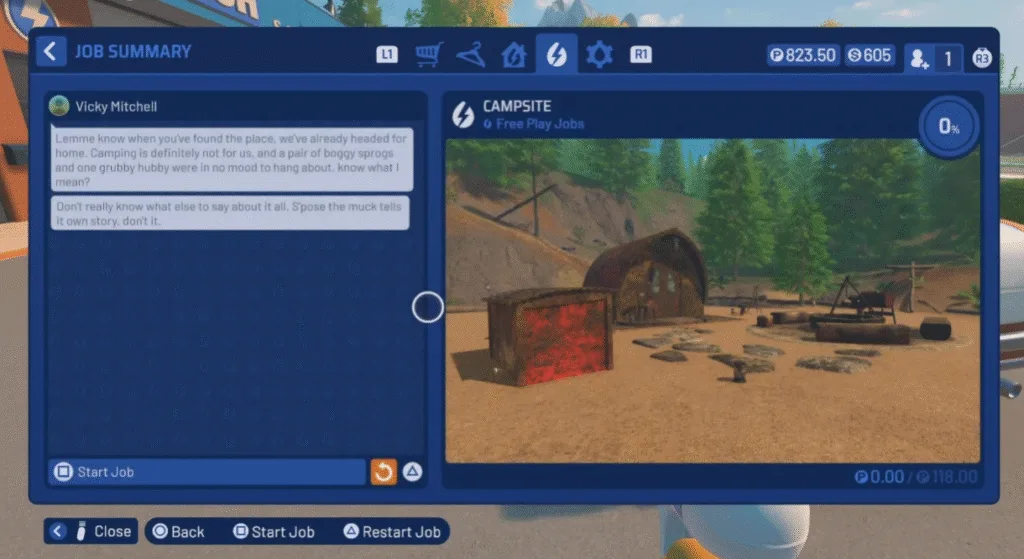Select Start Job in the bottom bar

[x=273, y=532]
